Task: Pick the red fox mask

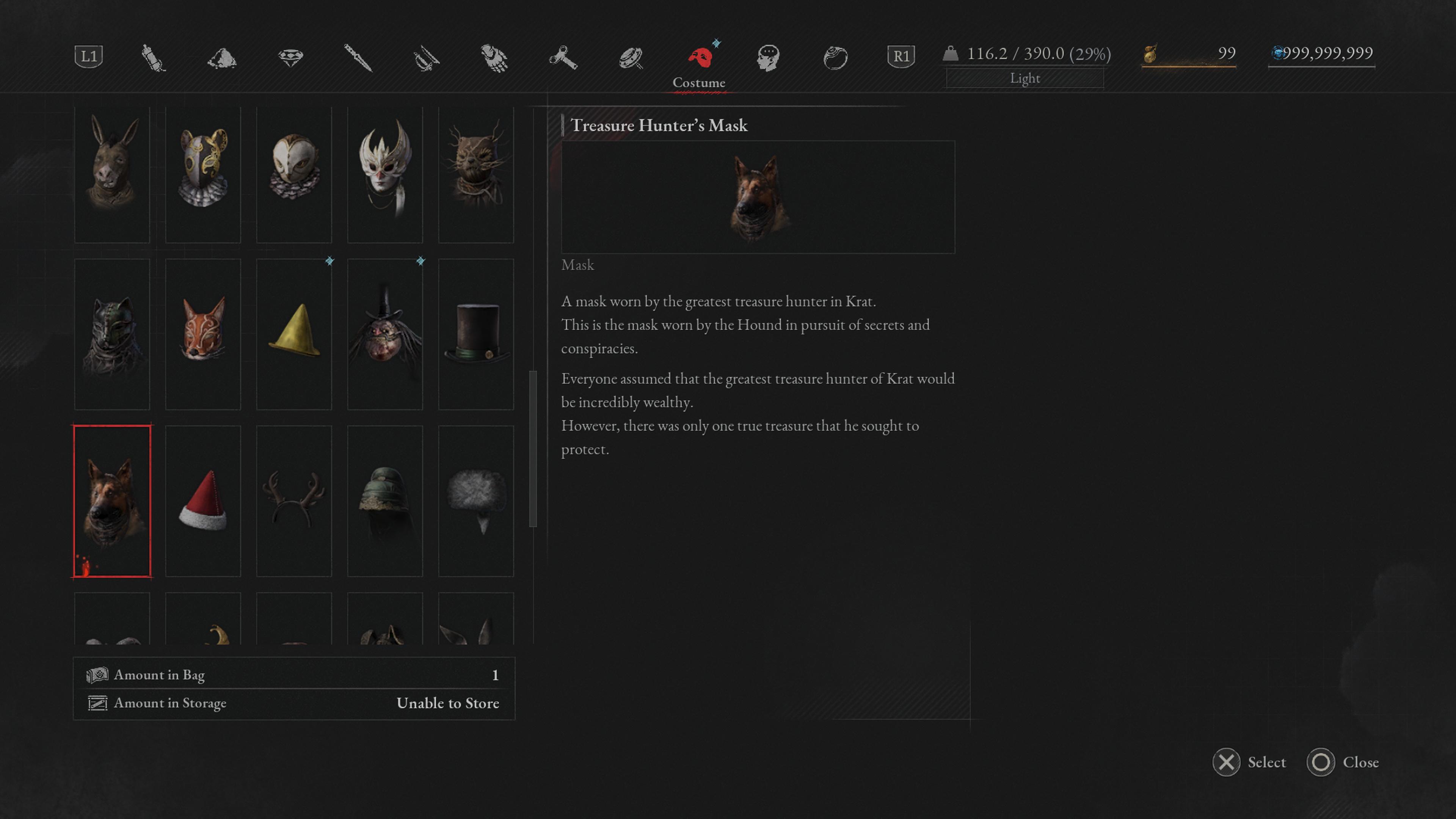Action: pyautogui.click(x=203, y=334)
